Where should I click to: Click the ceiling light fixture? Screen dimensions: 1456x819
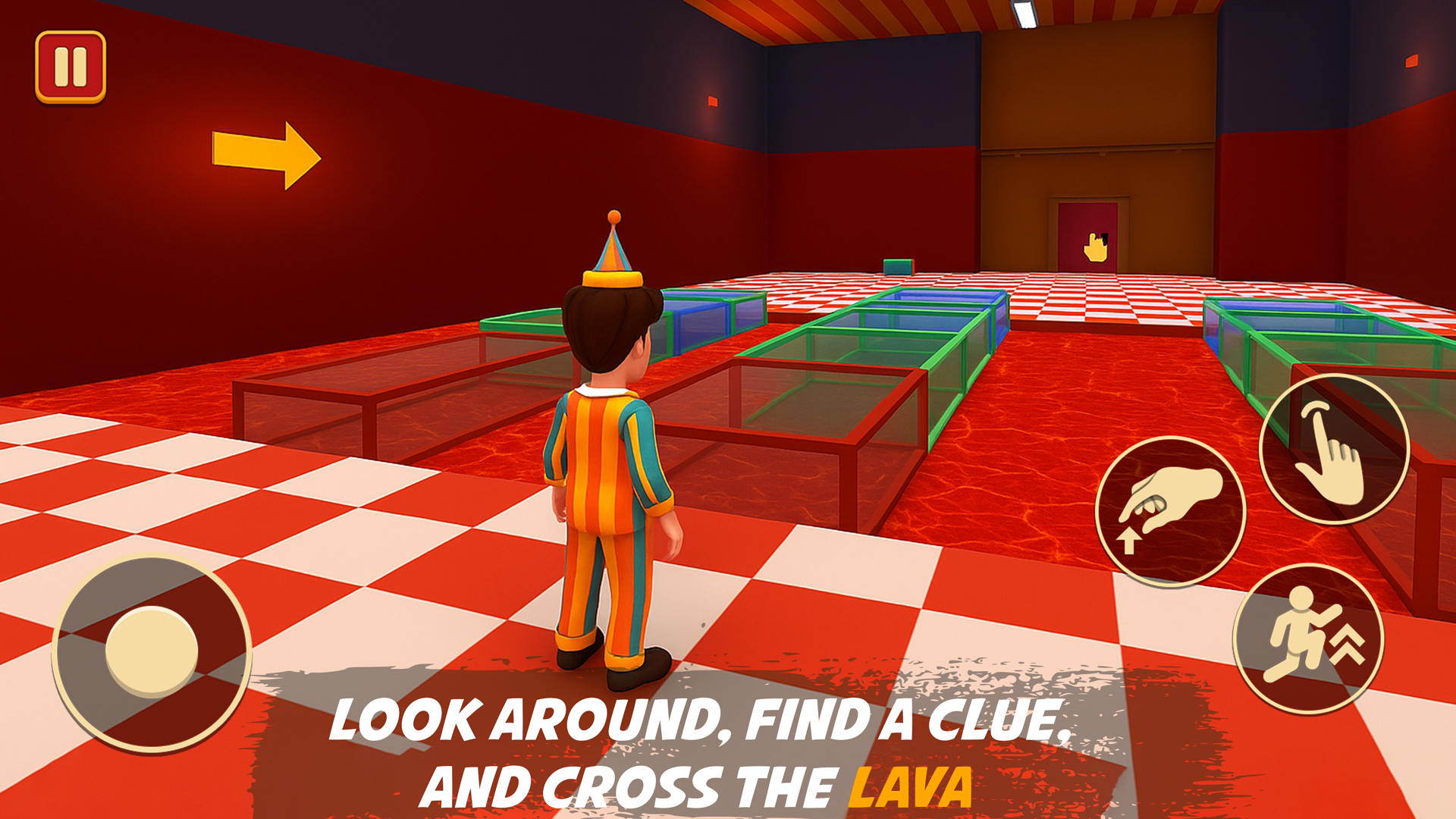pyautogui.click(x=1025, y=14)
